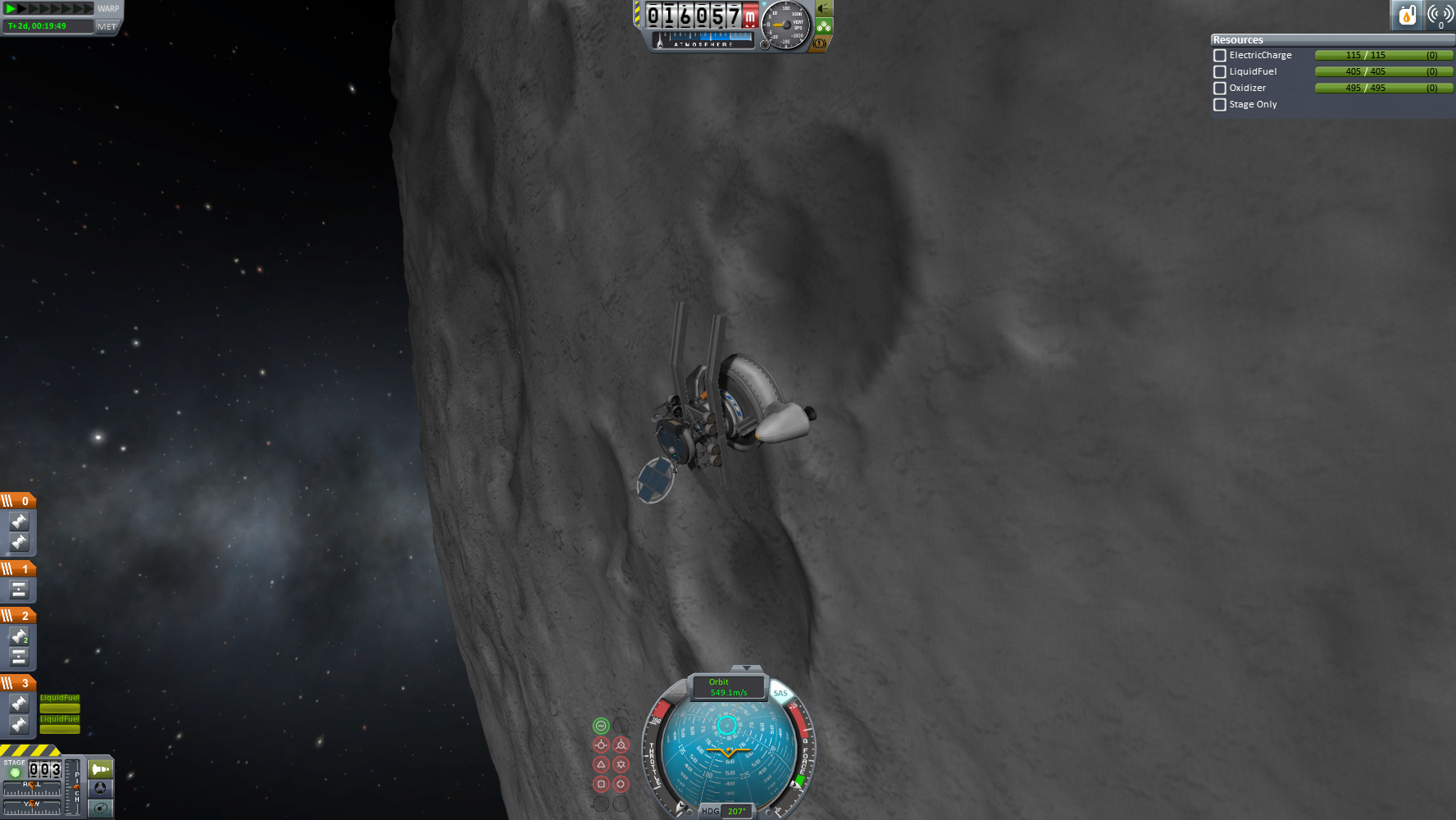Tick the LiquidFuel resource checkbox
The image size is (1456, 820).
click(1220, 72)
